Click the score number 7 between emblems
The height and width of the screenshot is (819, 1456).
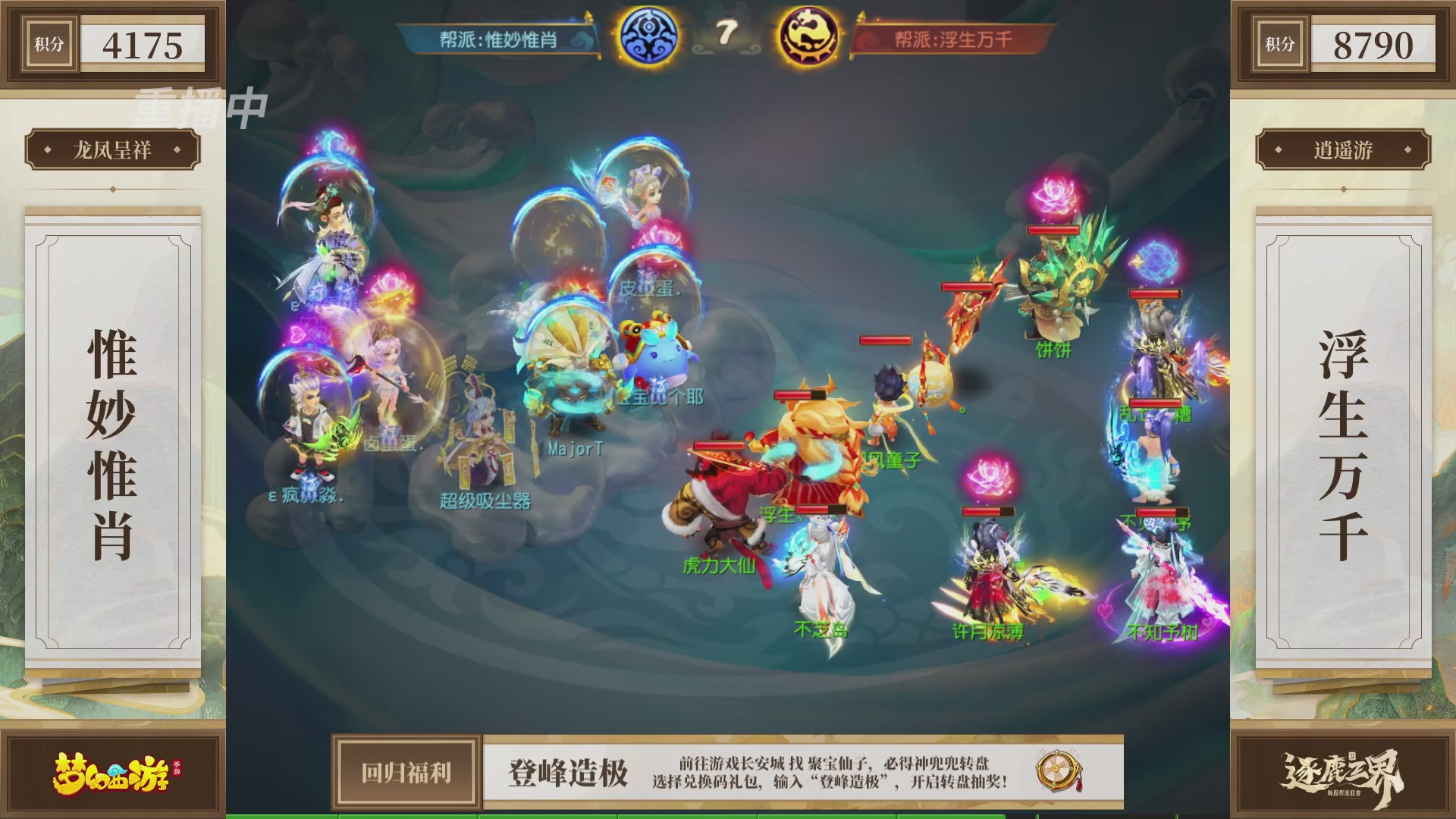pyautogui.click(x=728, y=34)
